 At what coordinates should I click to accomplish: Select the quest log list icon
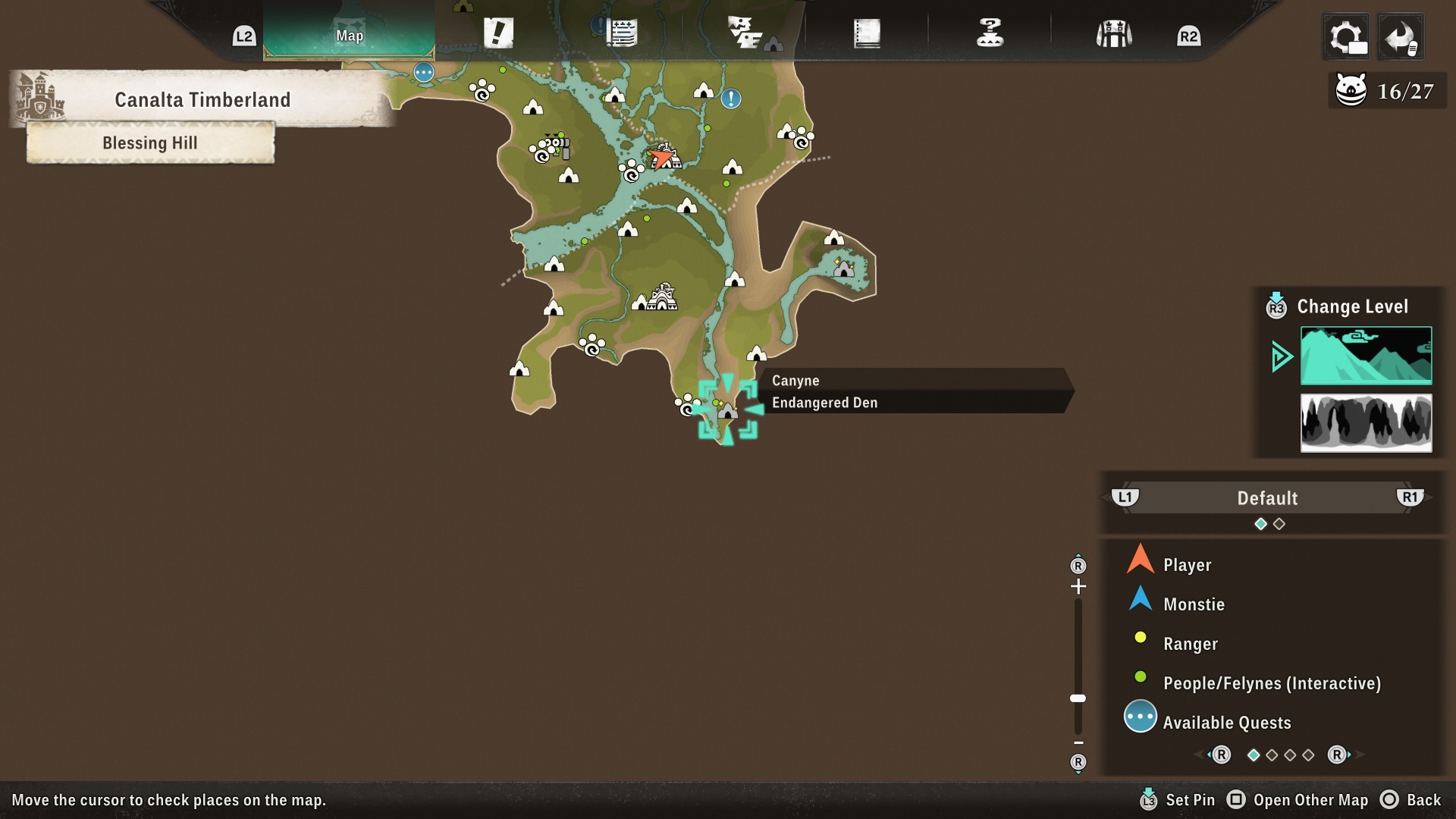point(622,32)
